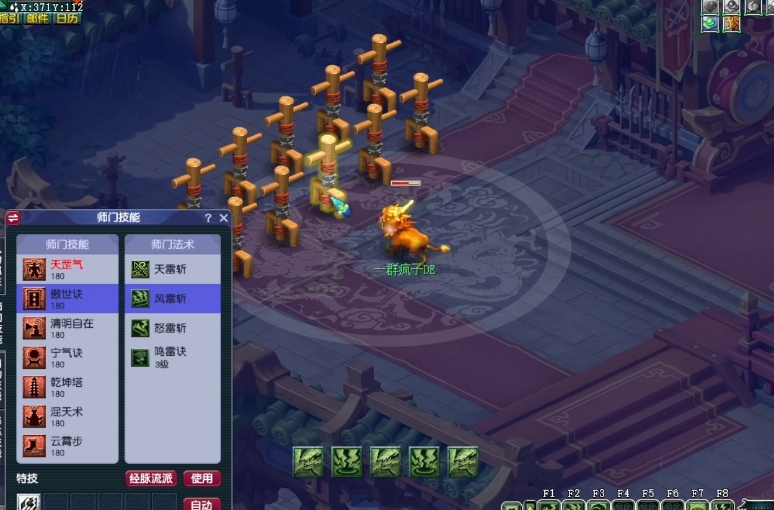774x510 pixels.
Task: Open help for the 师门技能 window
Action: (x=208, y=218)
